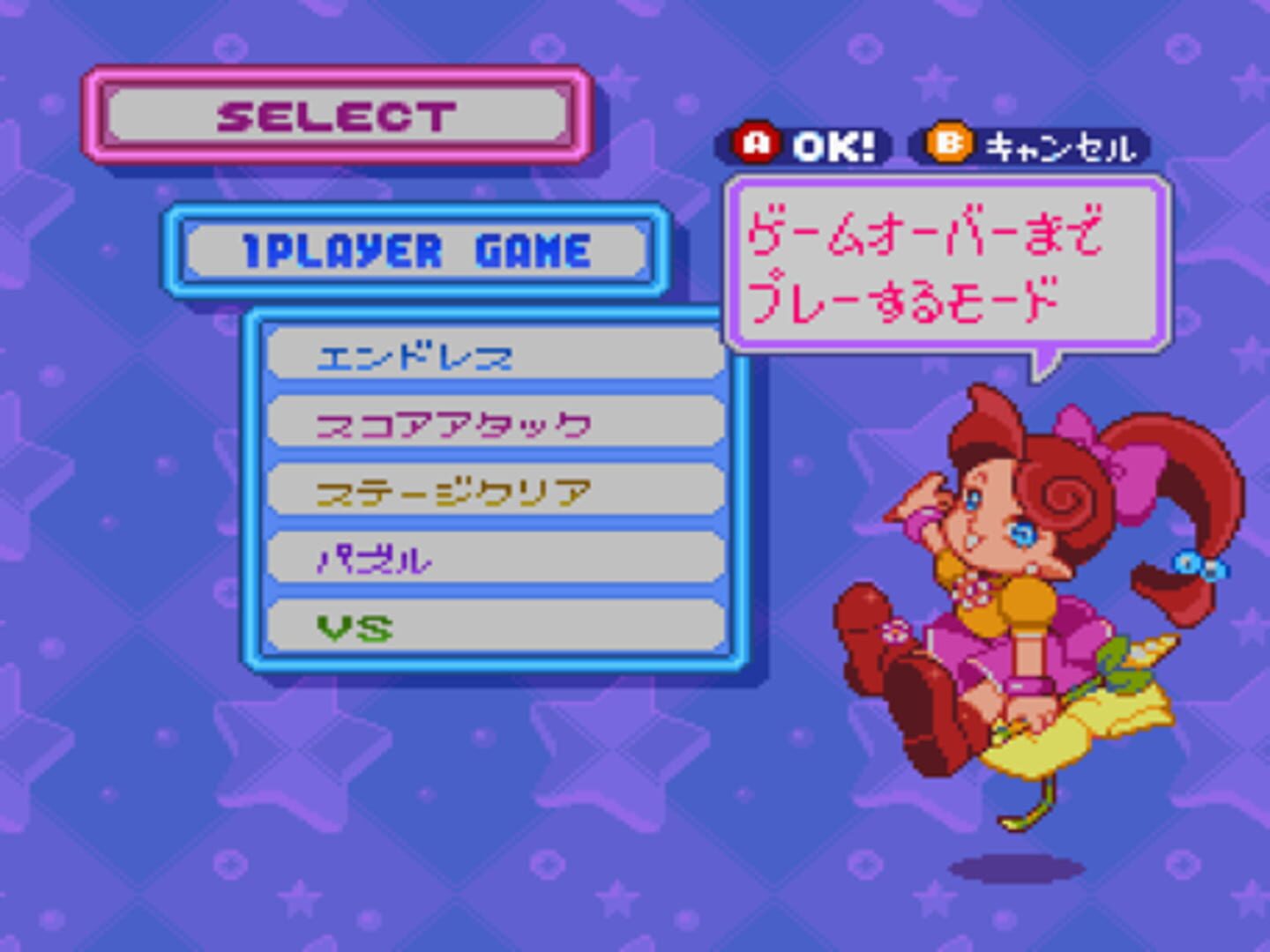The height and width of the screenshot is (952, 1270).
Task: Click the pink description speech bubble
Action: click(x=944, y=260)
